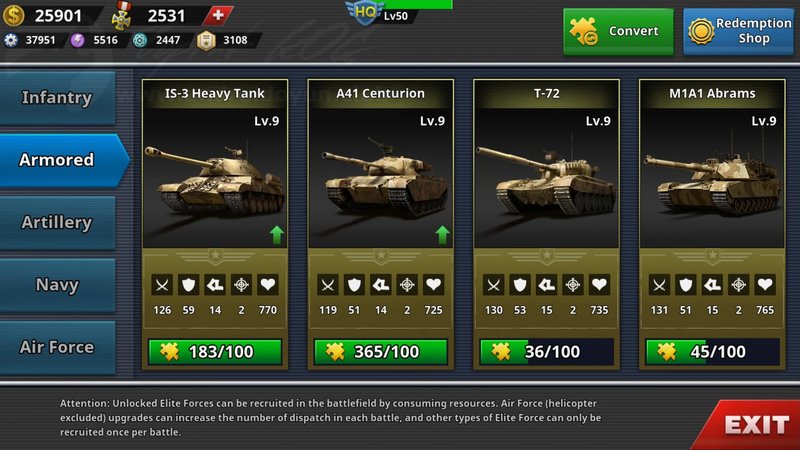
Task: Upgrade IS-3 Heavy Tank with 183/100 pieces
Action: pyautogui.click(x=215, y=352)
